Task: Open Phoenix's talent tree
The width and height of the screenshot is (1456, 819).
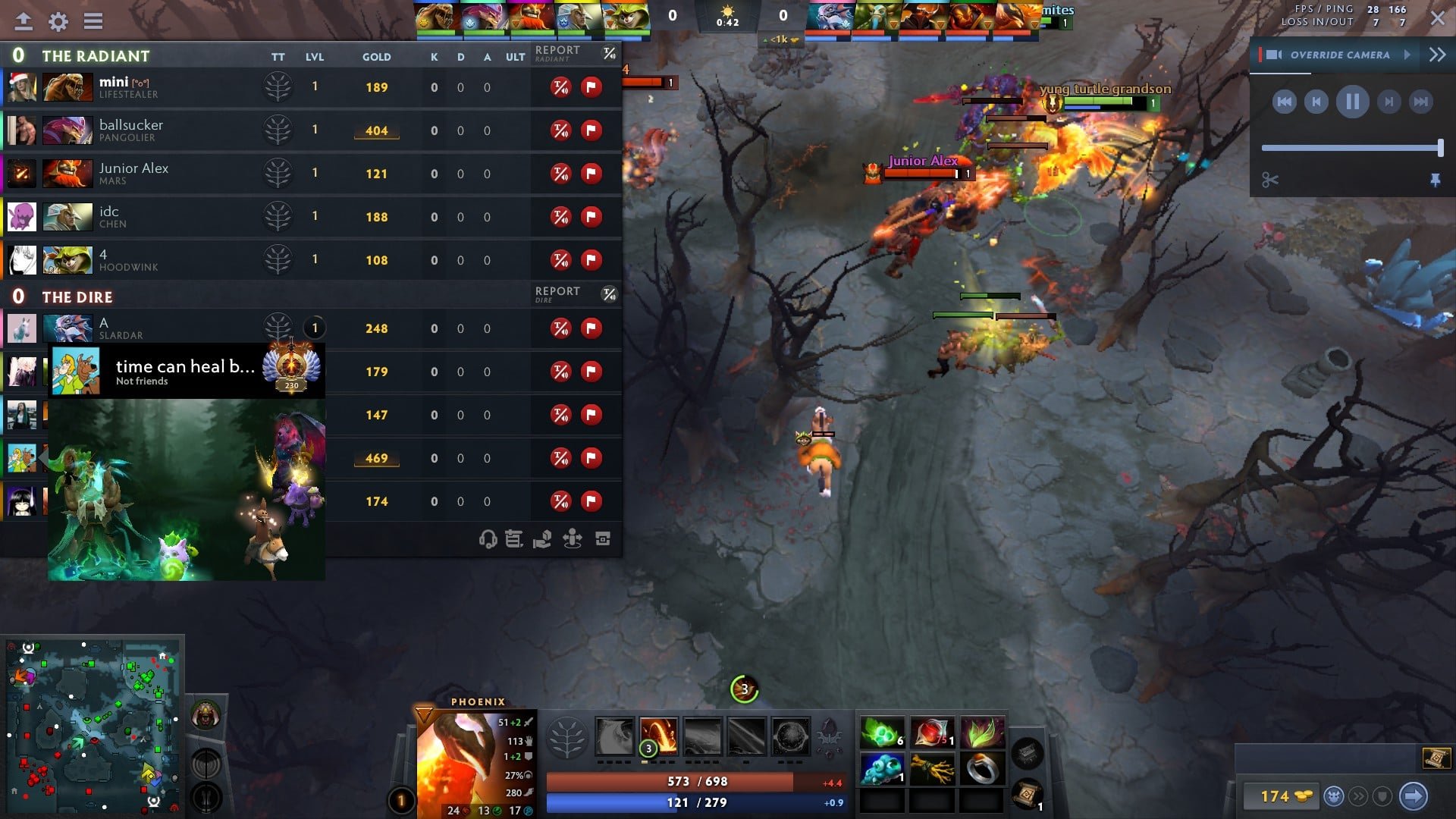Action: [x=566, y=736]
